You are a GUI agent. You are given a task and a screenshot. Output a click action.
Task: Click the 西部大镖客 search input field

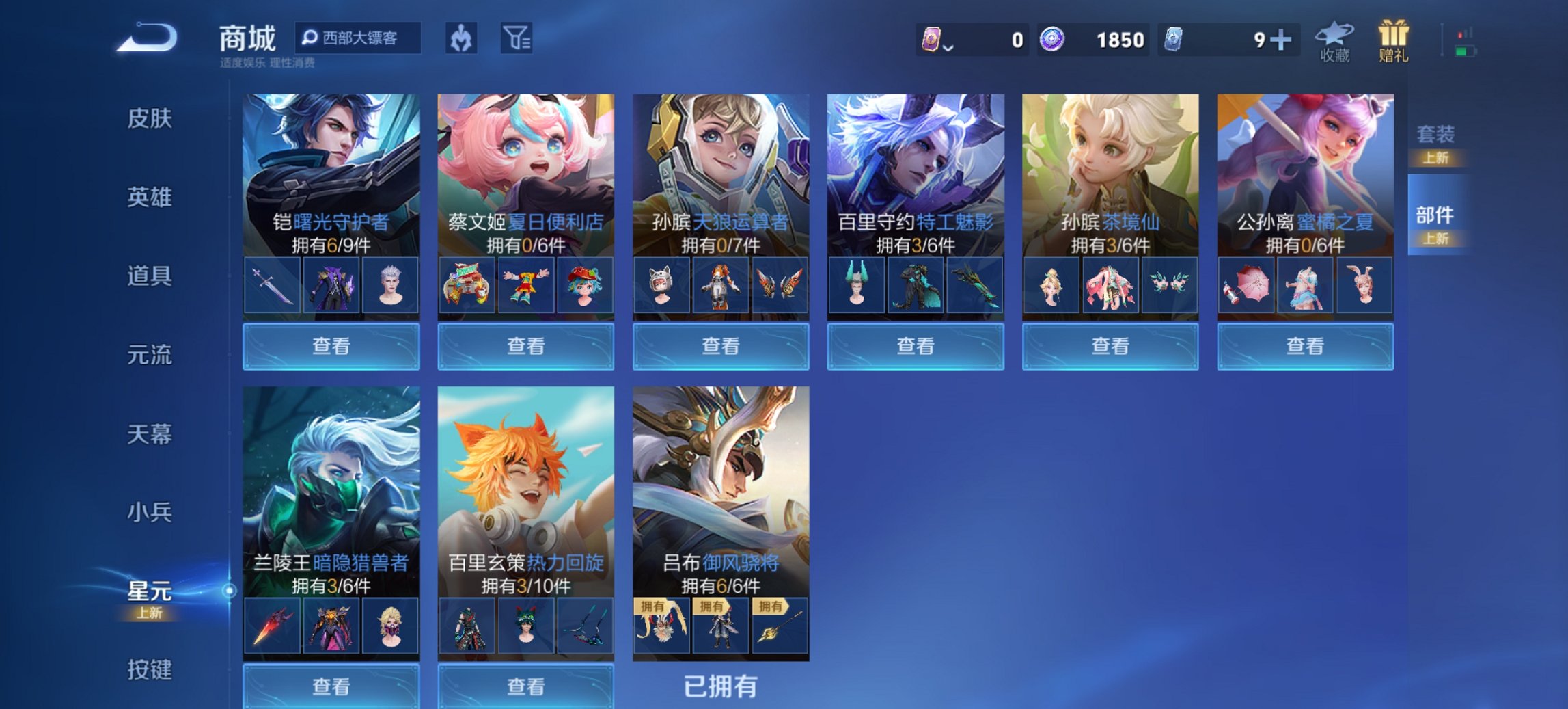click(x=362, y=39)
